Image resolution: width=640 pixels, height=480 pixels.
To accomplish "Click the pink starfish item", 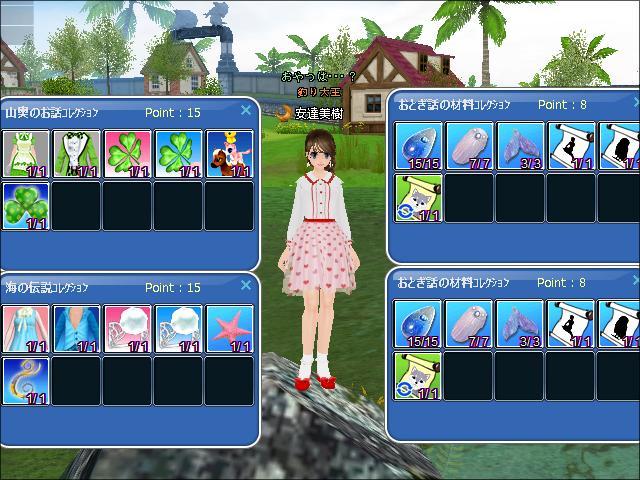I will (229, 329).
